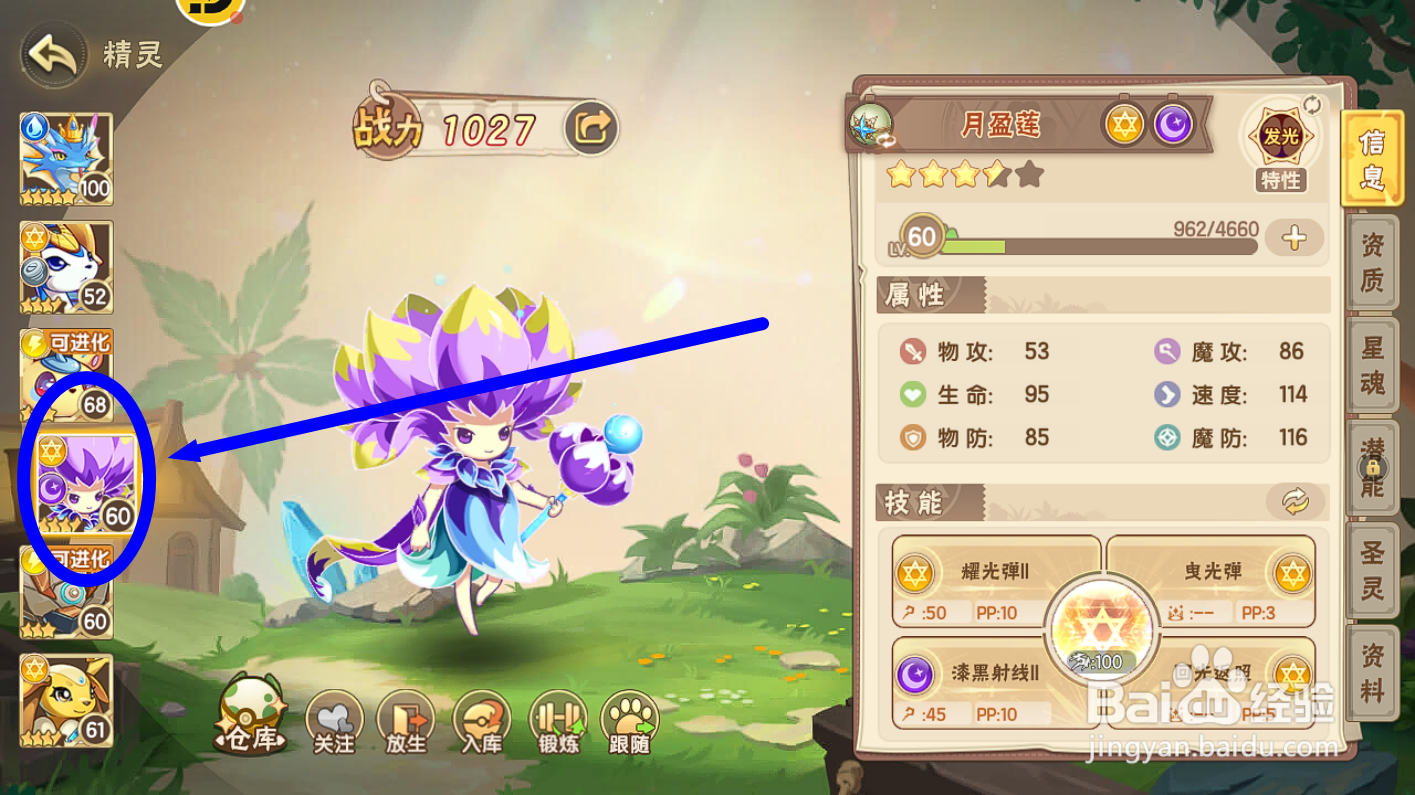Image resolution: width=1415 pixels, height=795 pixels.
Task: Click the 入库 pokeball storage icon
Action: click(480, 720)
